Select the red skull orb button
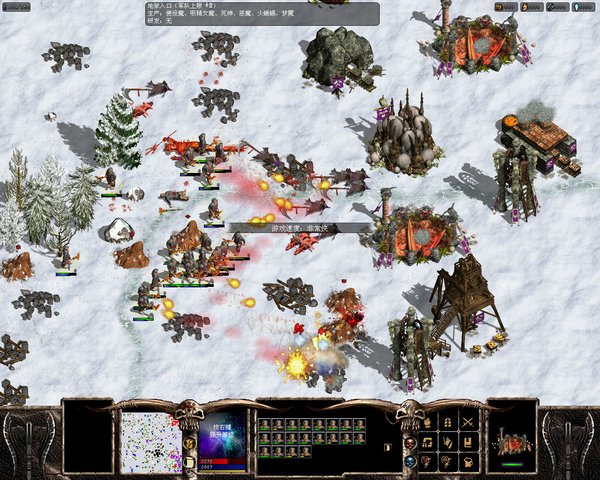 click(x=409, y=442)
